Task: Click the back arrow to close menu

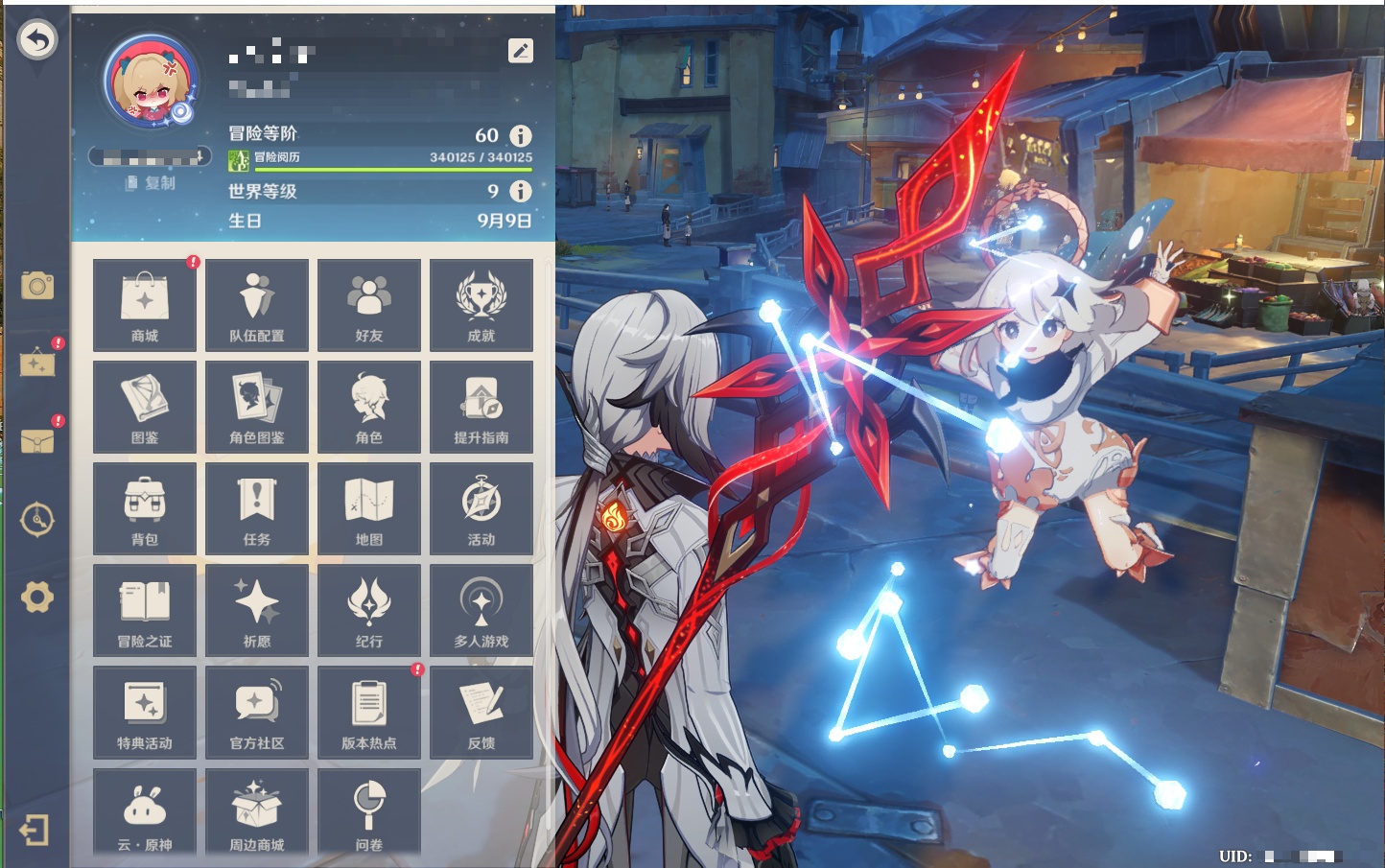Action: click(37, 40)
